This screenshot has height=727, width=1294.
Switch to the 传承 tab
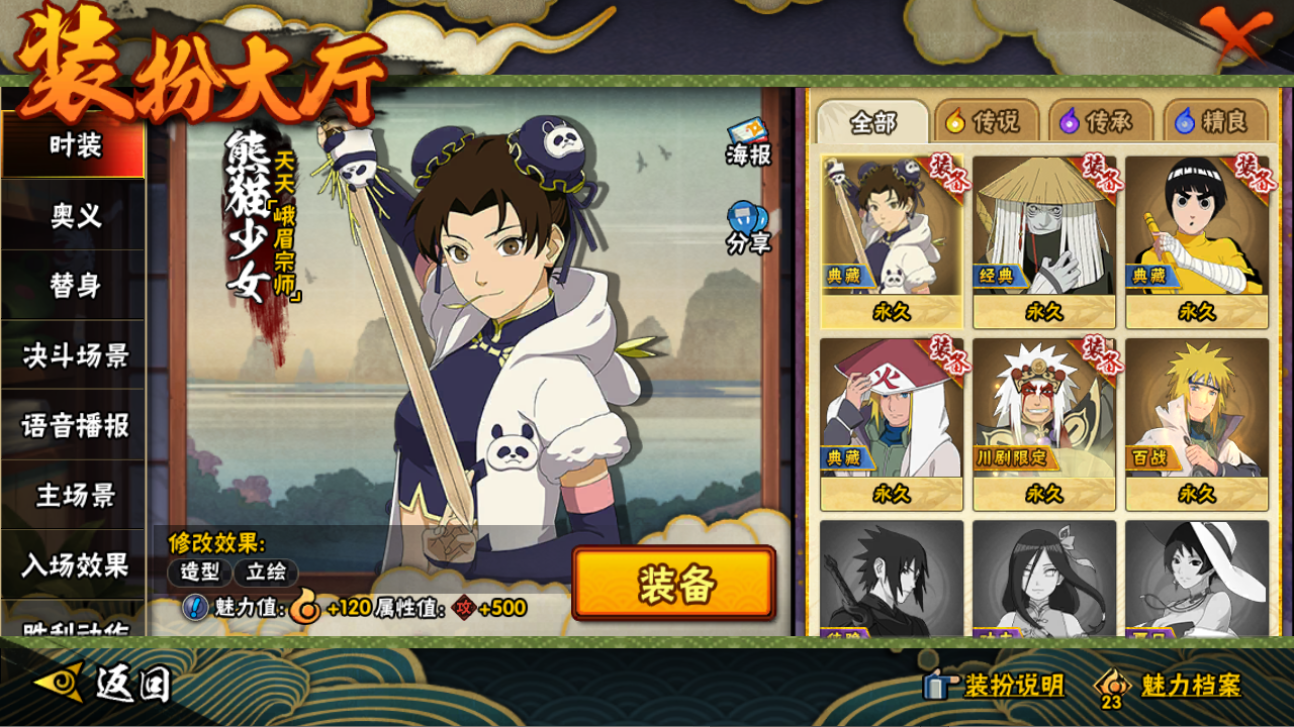coord(1097,122)
